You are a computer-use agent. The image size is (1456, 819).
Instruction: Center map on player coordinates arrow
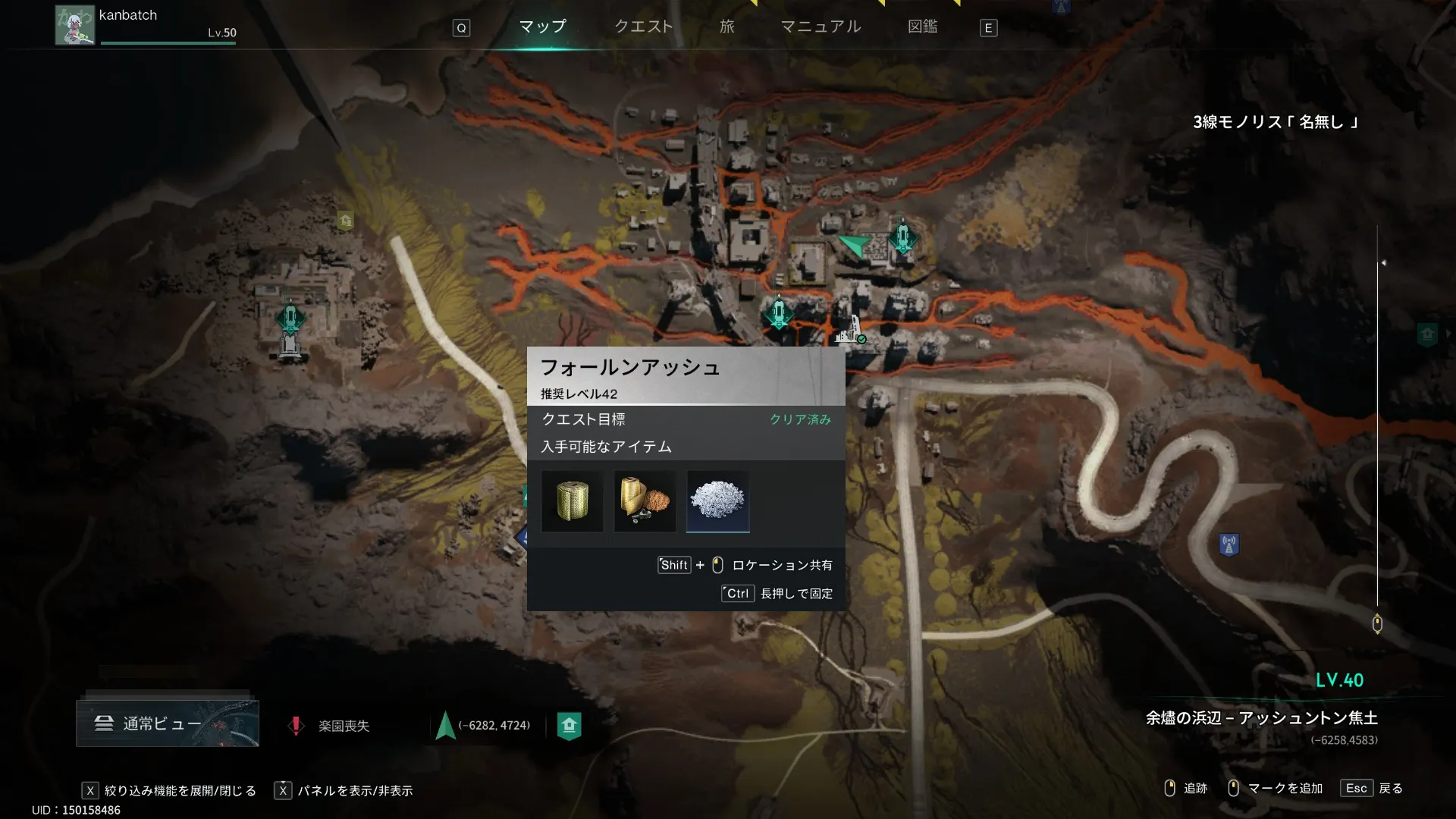click(x=445, y=726)
